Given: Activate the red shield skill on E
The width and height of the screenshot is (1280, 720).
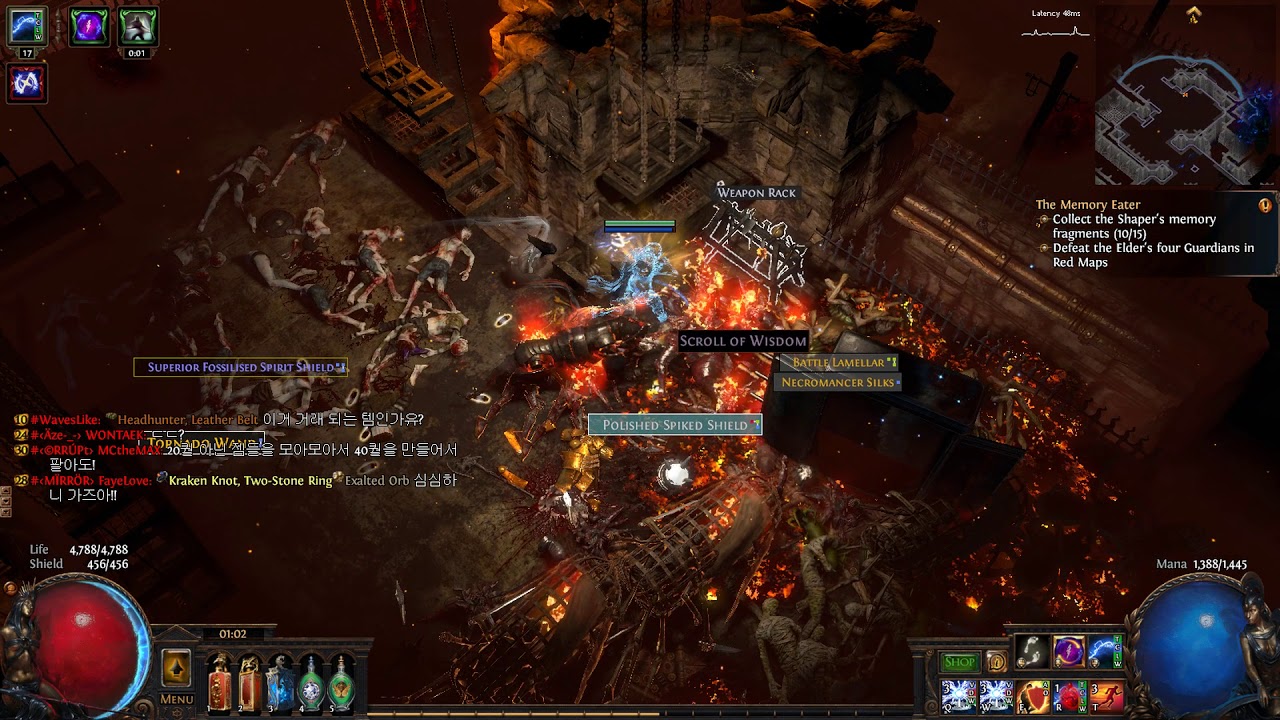Looking at the screenshot, I should (1032, 696).
